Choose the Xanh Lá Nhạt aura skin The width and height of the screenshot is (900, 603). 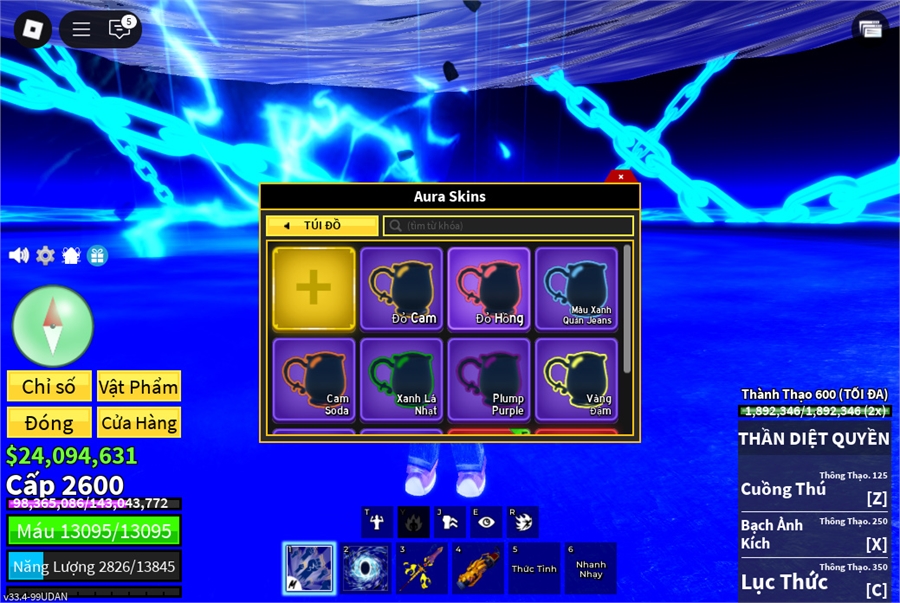402,378
